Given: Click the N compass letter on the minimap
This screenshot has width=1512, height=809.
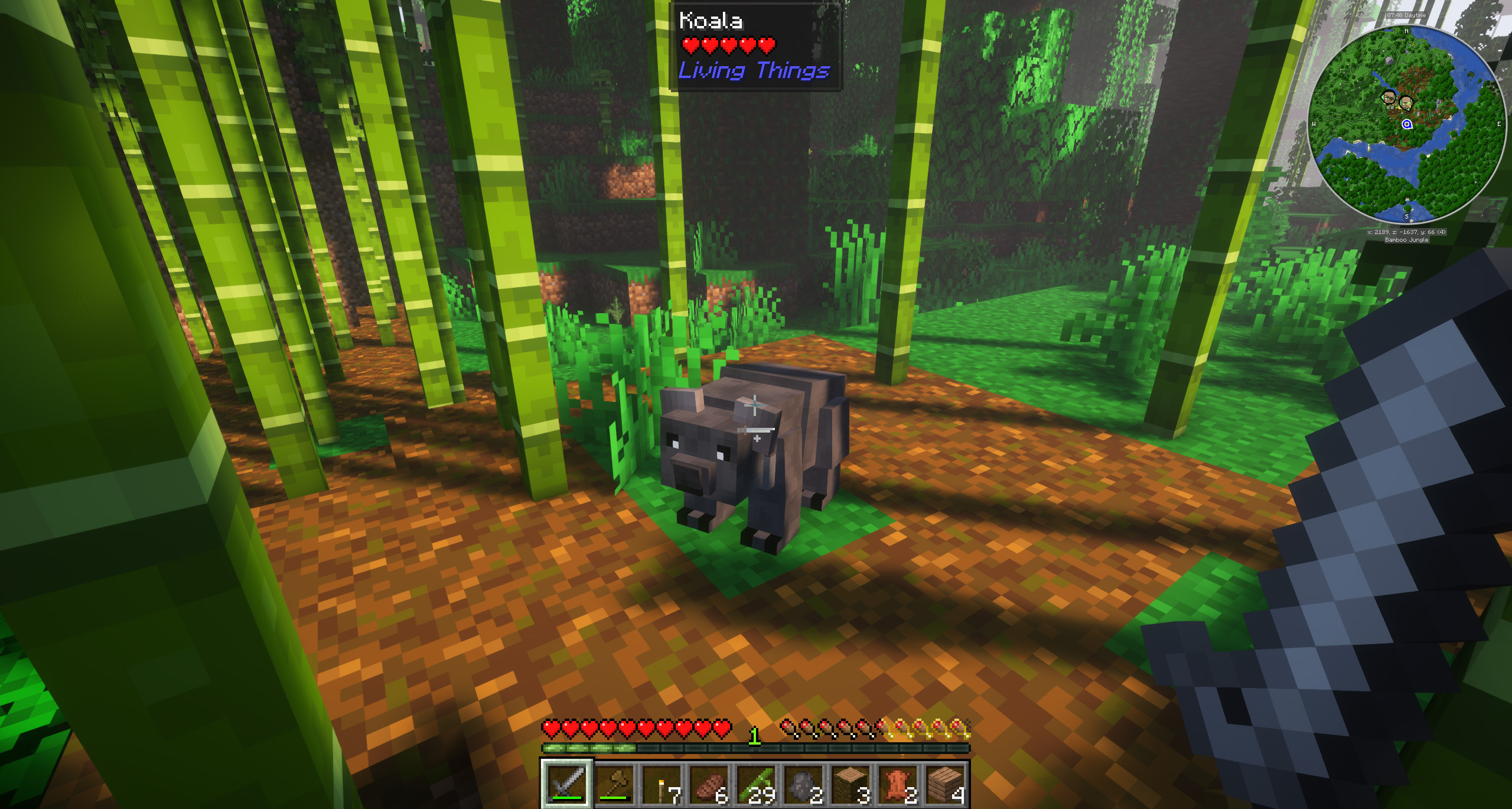Looking at the screenshot, I should 1406,32.
